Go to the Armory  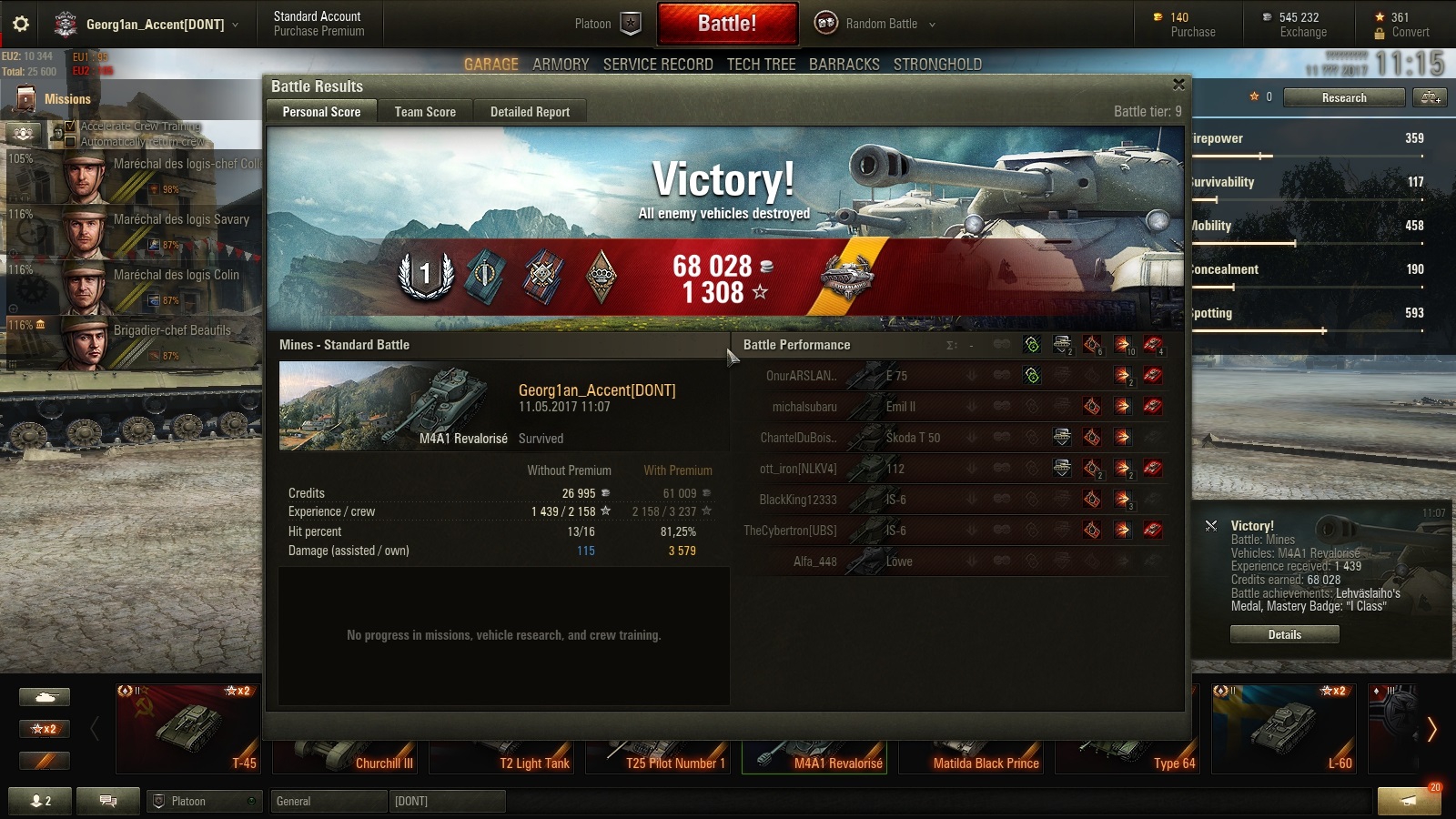(x=561, y=65)
